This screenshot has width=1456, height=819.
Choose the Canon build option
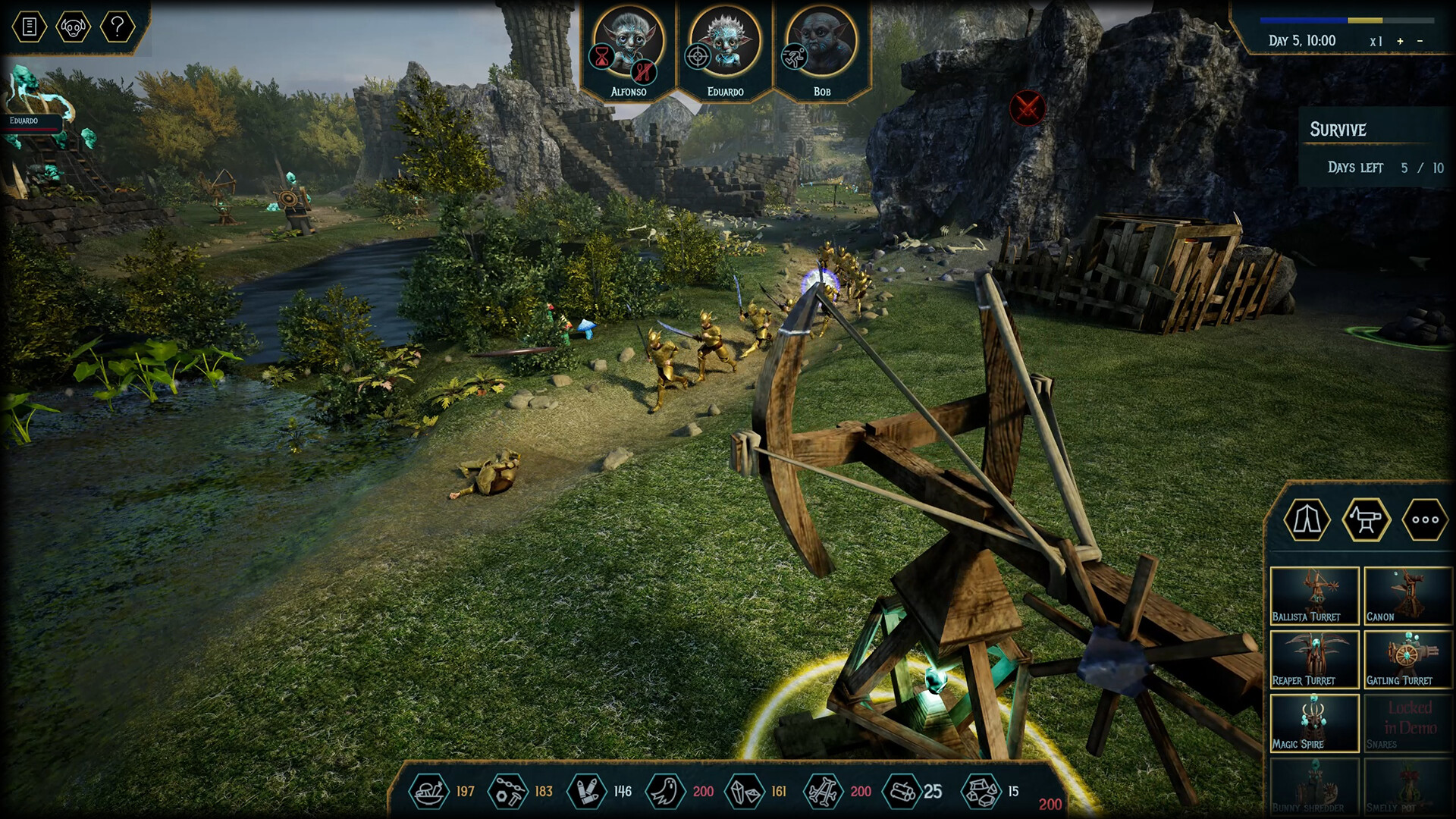1408,596
